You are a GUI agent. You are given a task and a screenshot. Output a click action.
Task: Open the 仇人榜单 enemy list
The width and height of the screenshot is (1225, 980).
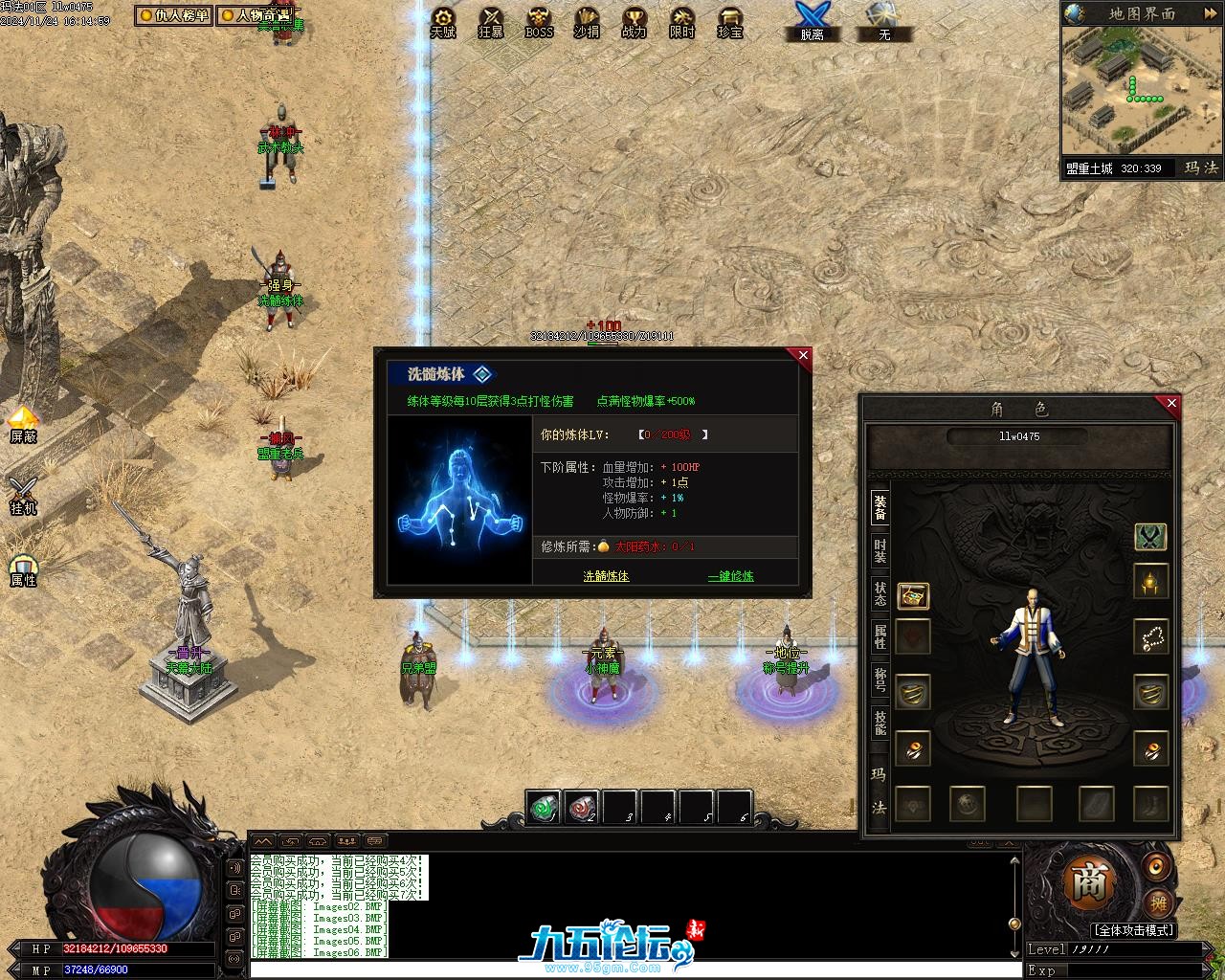(x=173, y=15)
